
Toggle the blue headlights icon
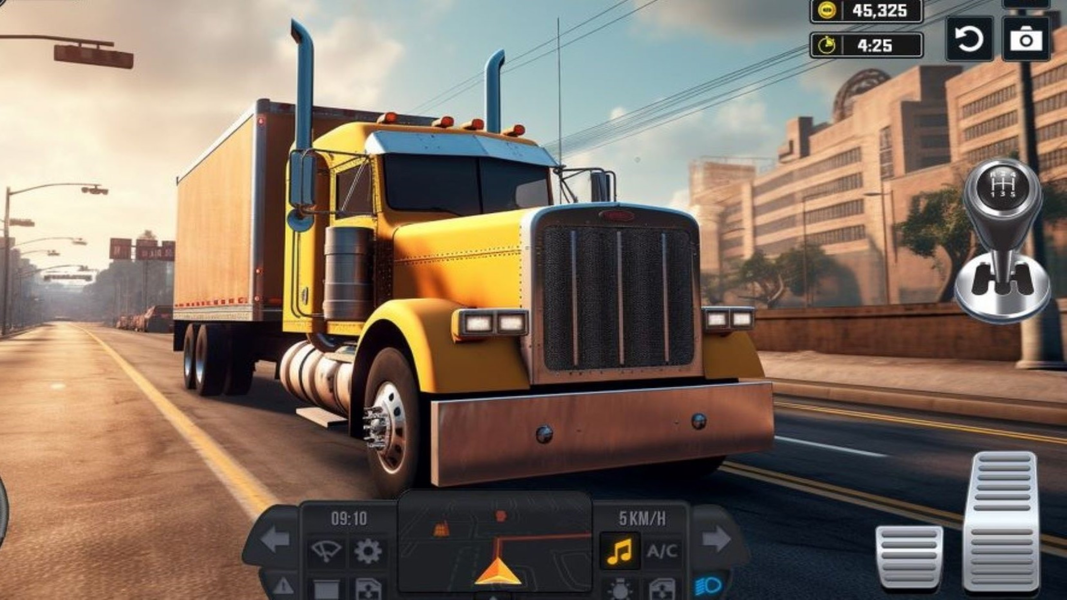(709, 586)
